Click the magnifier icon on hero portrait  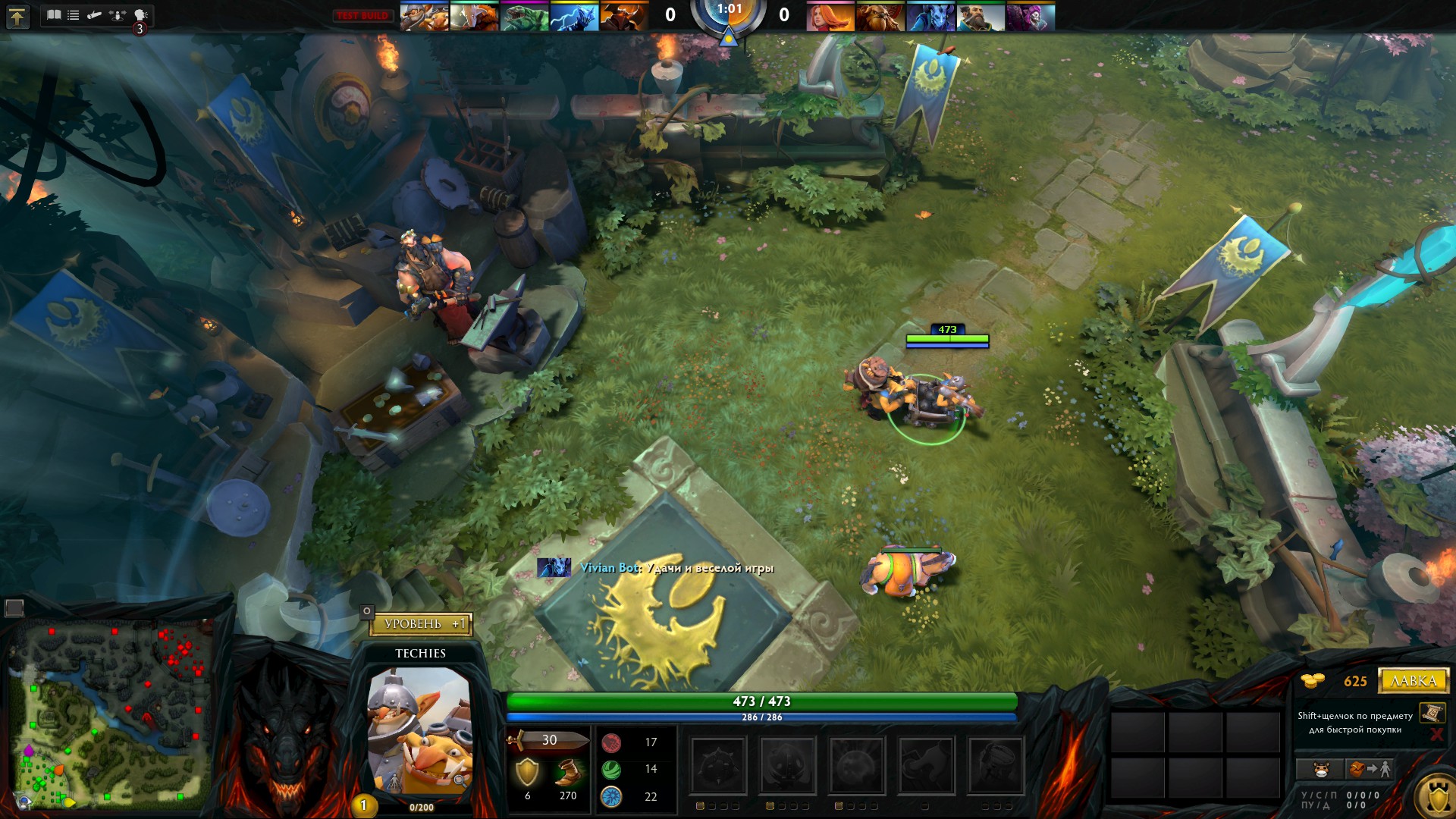(x=460, y=780)
